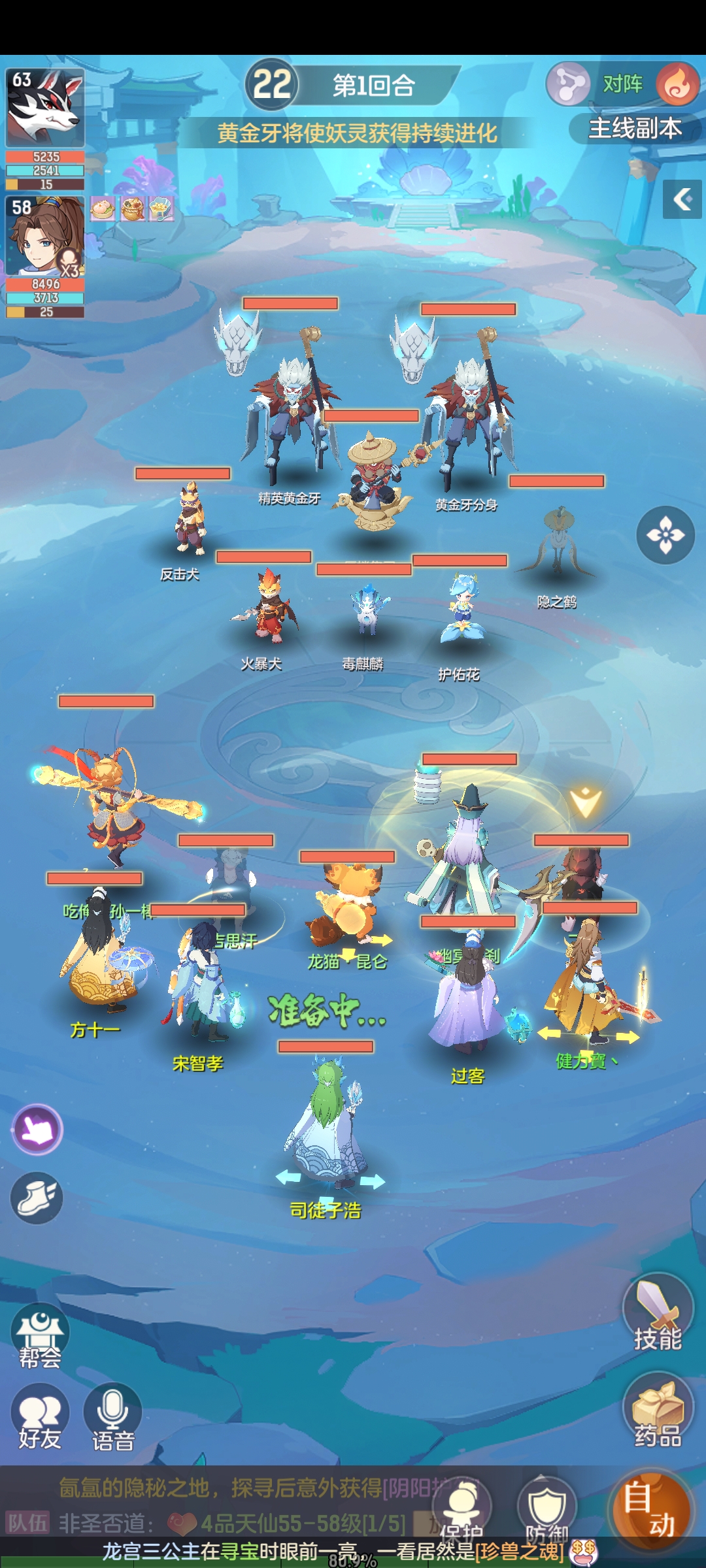
Task: Open the 队伍 team chat channel
Action: (27, 1523)
